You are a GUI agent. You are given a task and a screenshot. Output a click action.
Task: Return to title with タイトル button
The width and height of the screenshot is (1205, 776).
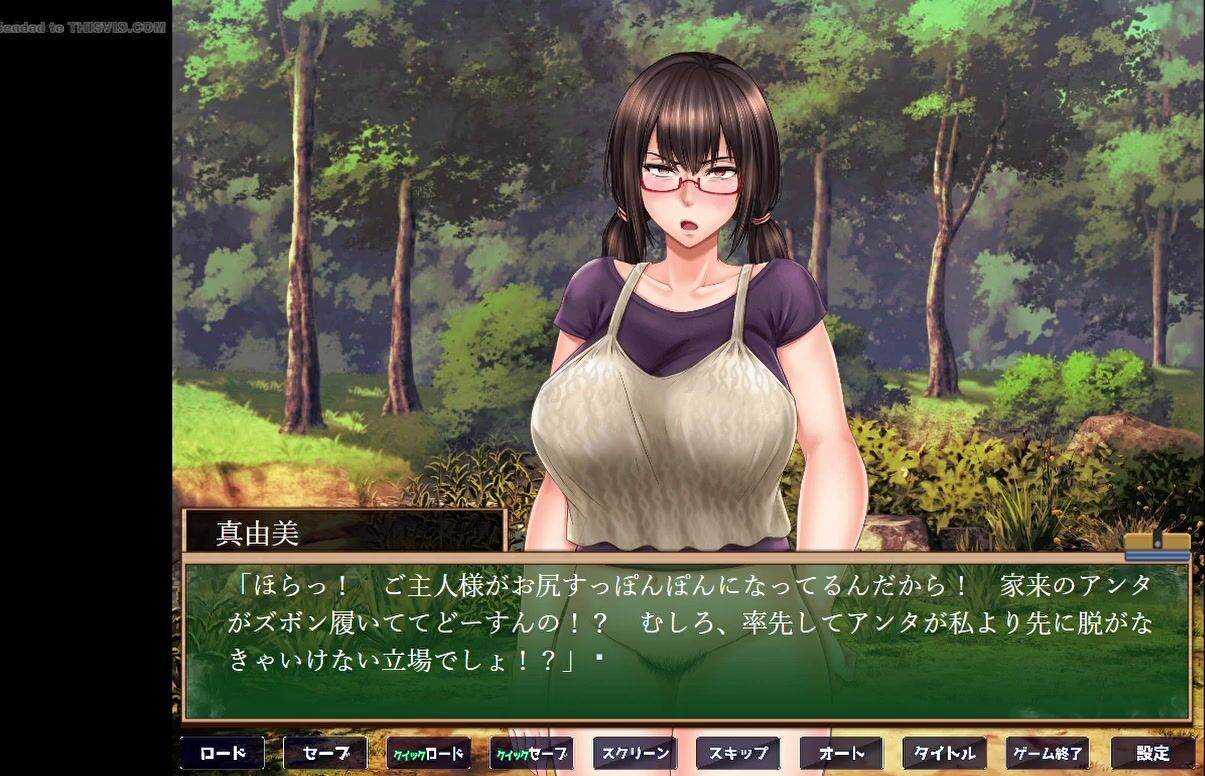(944, 753)
